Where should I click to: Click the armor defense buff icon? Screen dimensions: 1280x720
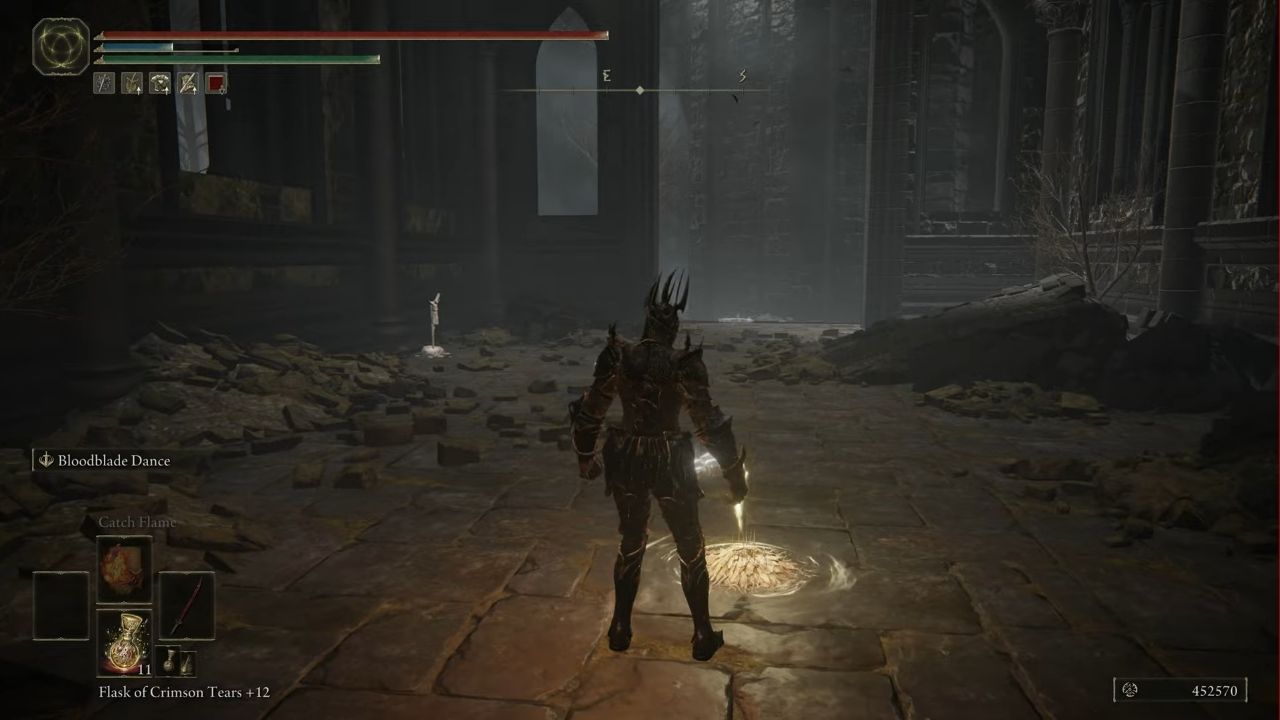[x=159, y=83]
